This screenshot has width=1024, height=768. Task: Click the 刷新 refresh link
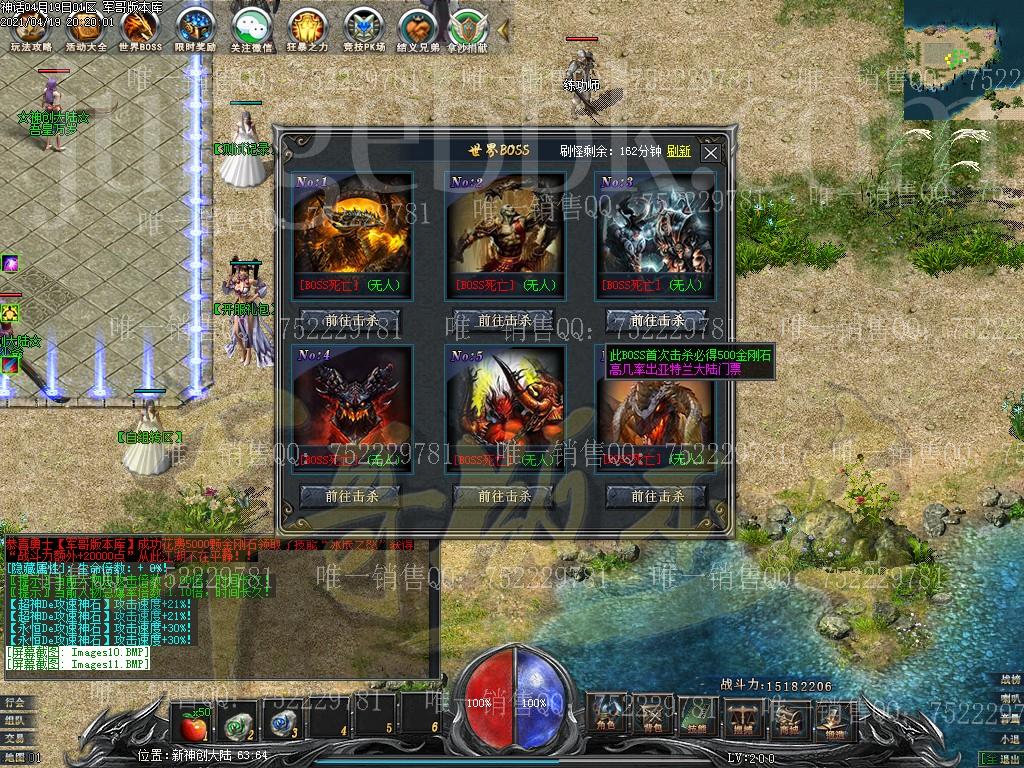[679, 151]
